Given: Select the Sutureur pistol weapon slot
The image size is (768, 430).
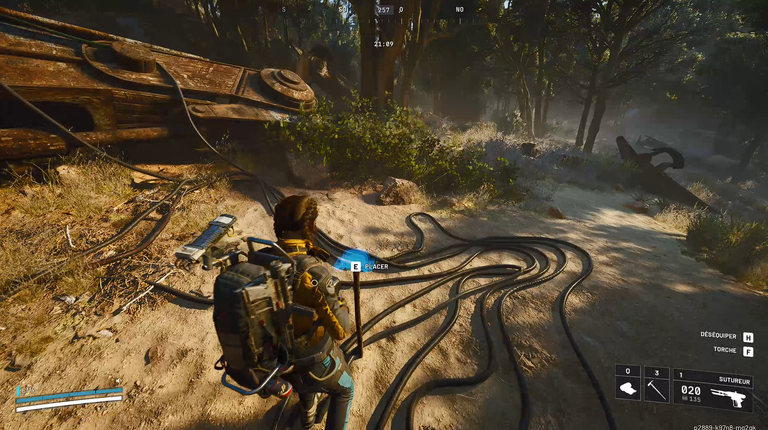Looking at the screenshot, I should click(713, 391).
